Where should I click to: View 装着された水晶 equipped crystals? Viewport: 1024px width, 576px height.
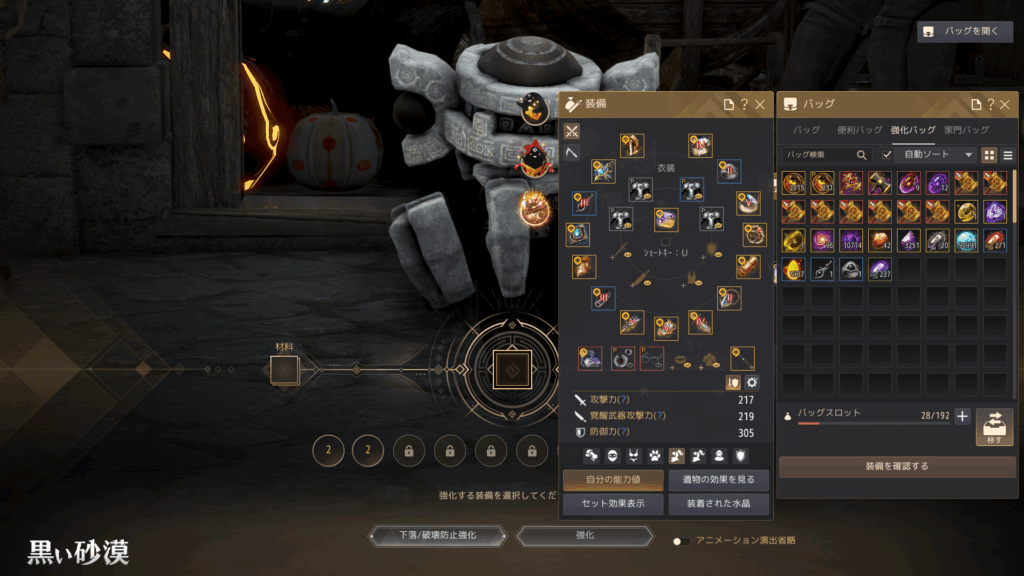pos(719,504)
